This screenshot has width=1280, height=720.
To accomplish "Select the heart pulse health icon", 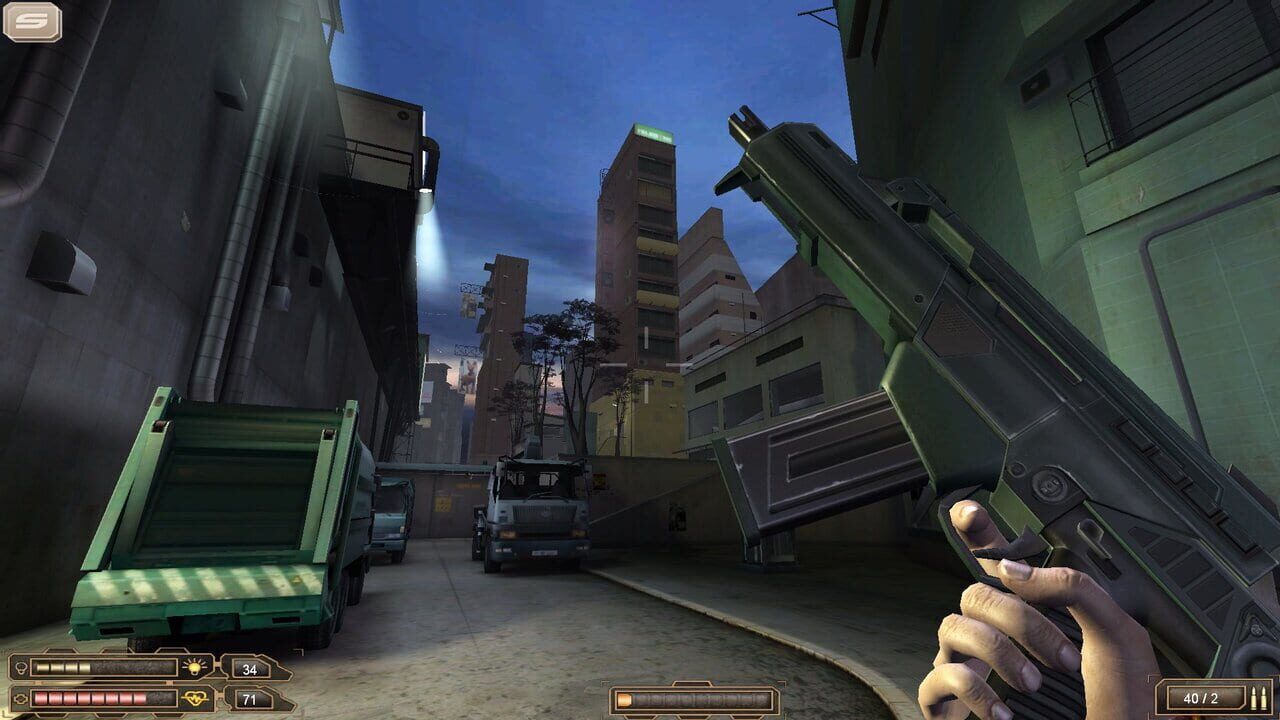I will [196, 697].
